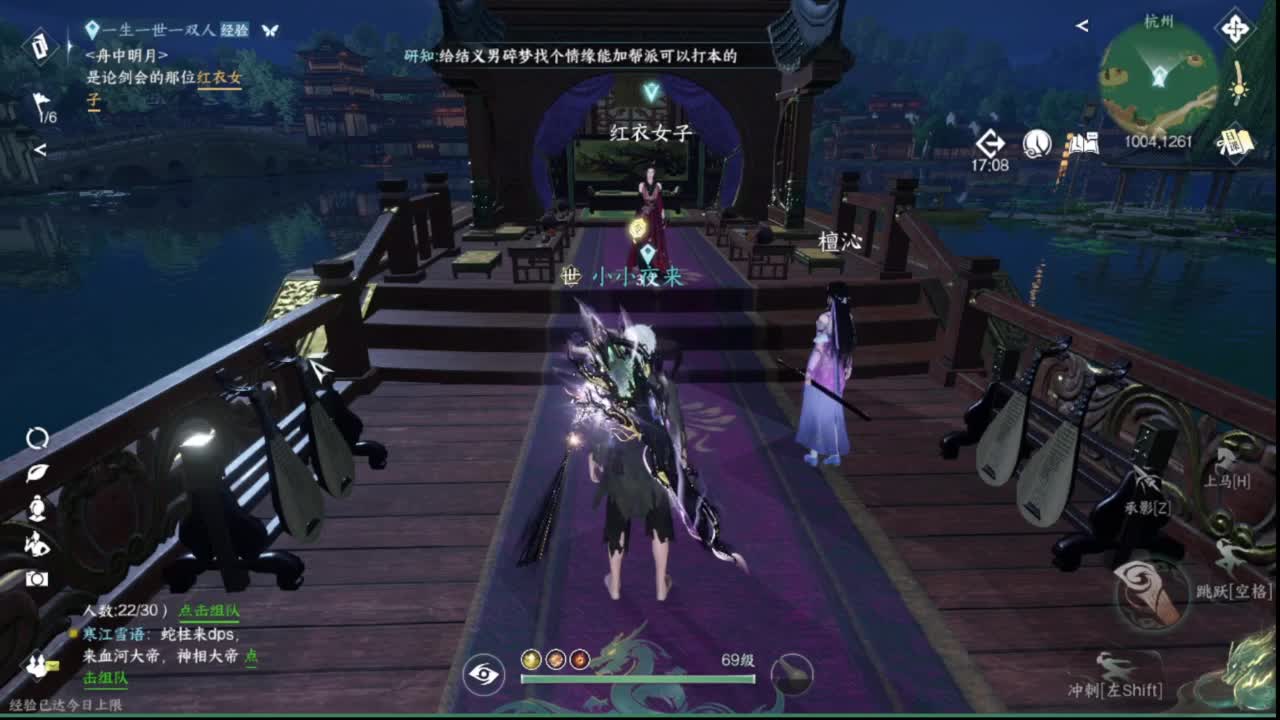Viewport: 1280px width, 720px height.
Task: Click the orange 红衣女子 quest link text
Action: pos(219,77)
